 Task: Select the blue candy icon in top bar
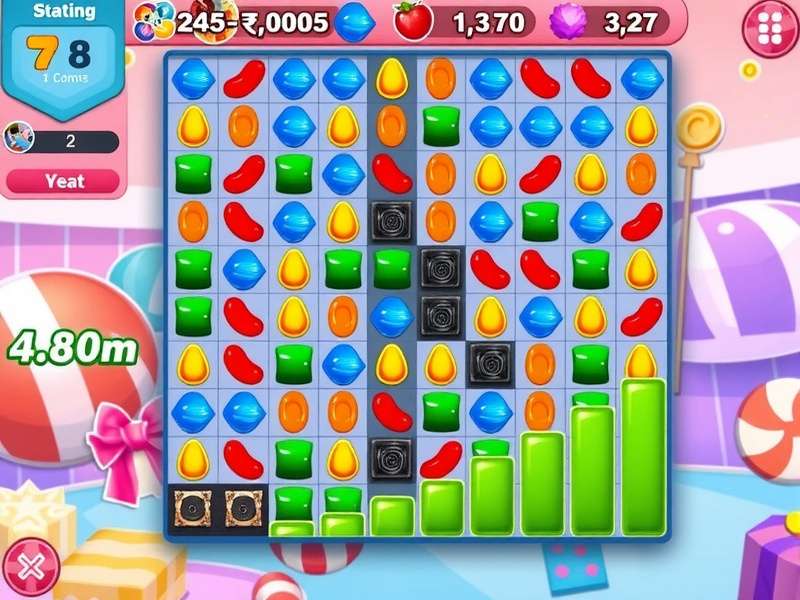[353, 22]
